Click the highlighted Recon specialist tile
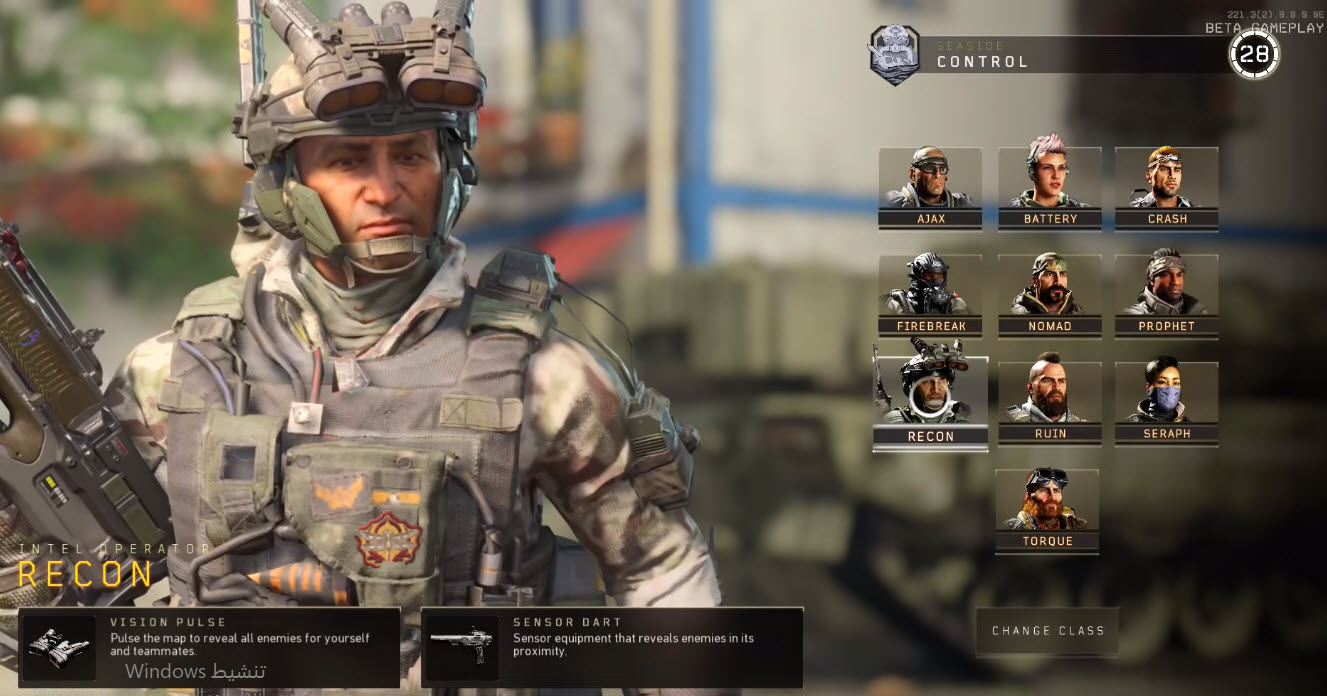 click(930, 402)
